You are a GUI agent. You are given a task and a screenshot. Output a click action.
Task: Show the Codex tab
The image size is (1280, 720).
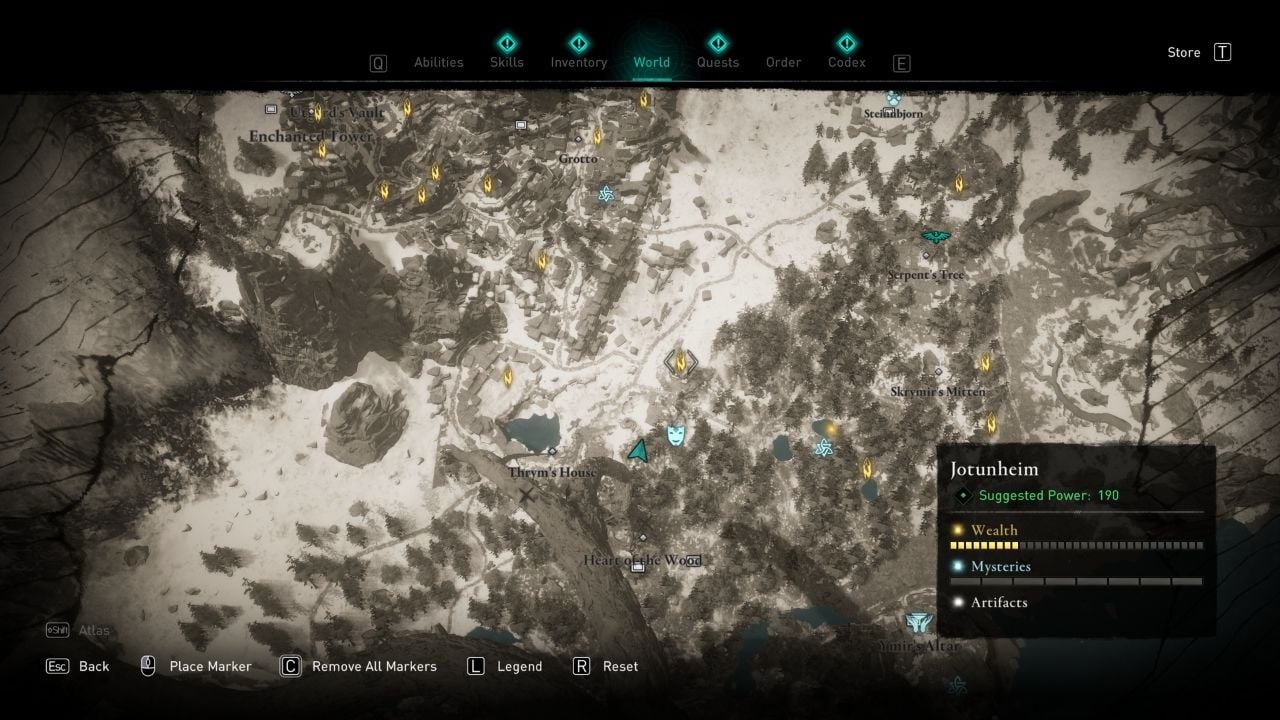click(x=846, y=62)
